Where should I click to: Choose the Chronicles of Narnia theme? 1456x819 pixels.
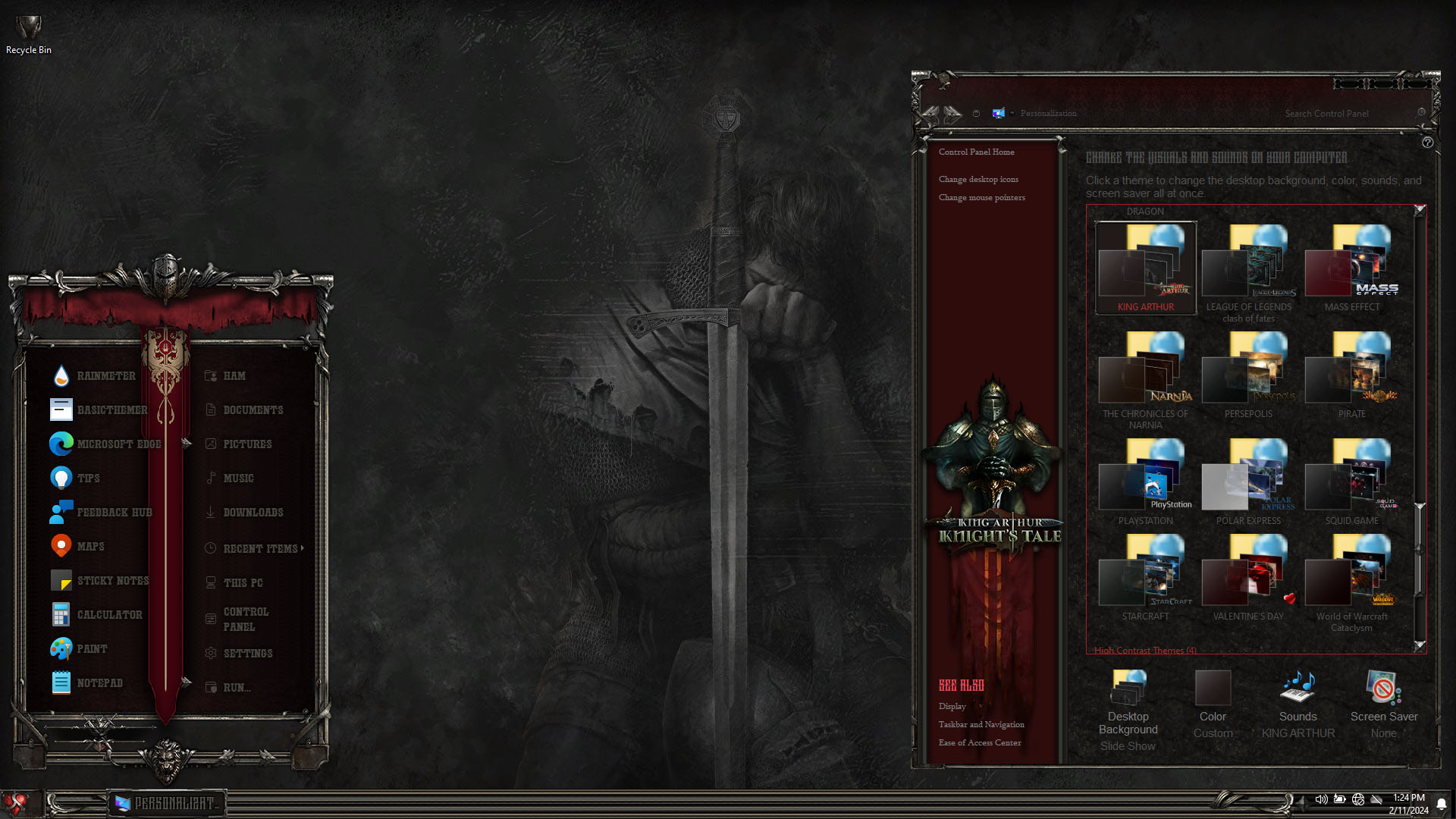(x=1145, y=375)
